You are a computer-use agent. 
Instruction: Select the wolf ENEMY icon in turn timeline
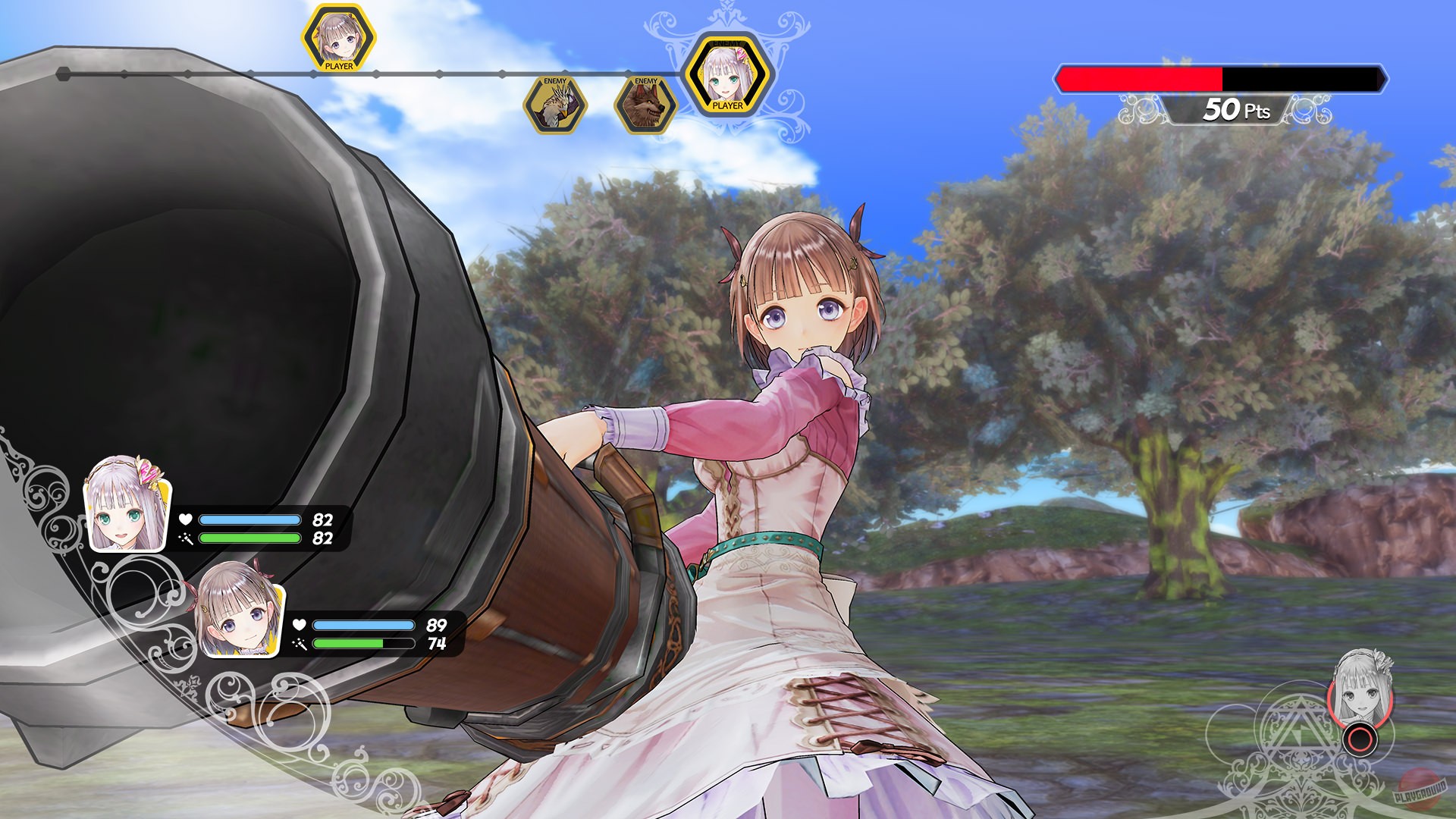click(645, 105)
